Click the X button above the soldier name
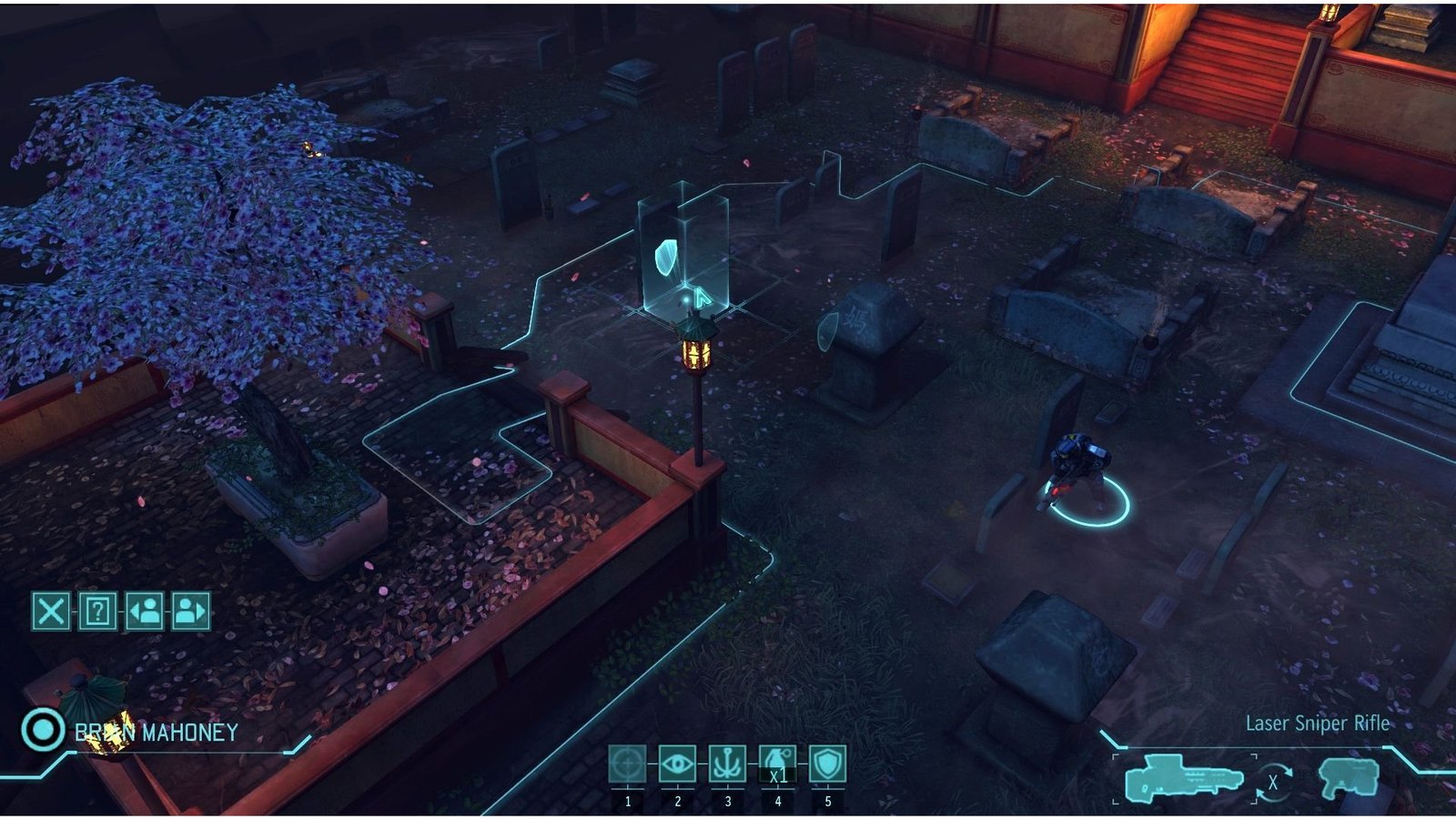Screen dimensions: 1456x819 pos(51,611)
